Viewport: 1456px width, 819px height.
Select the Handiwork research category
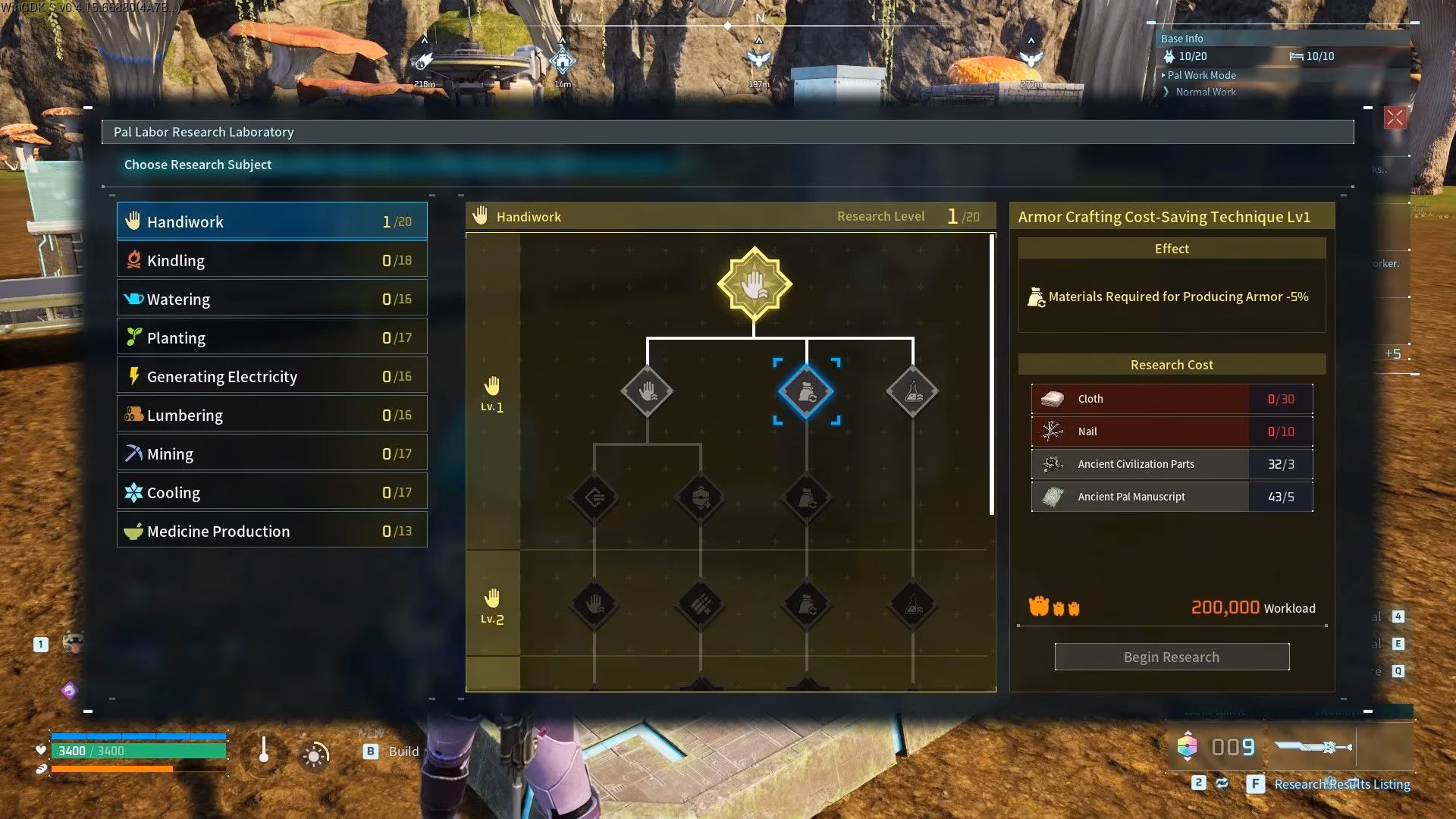271,221
